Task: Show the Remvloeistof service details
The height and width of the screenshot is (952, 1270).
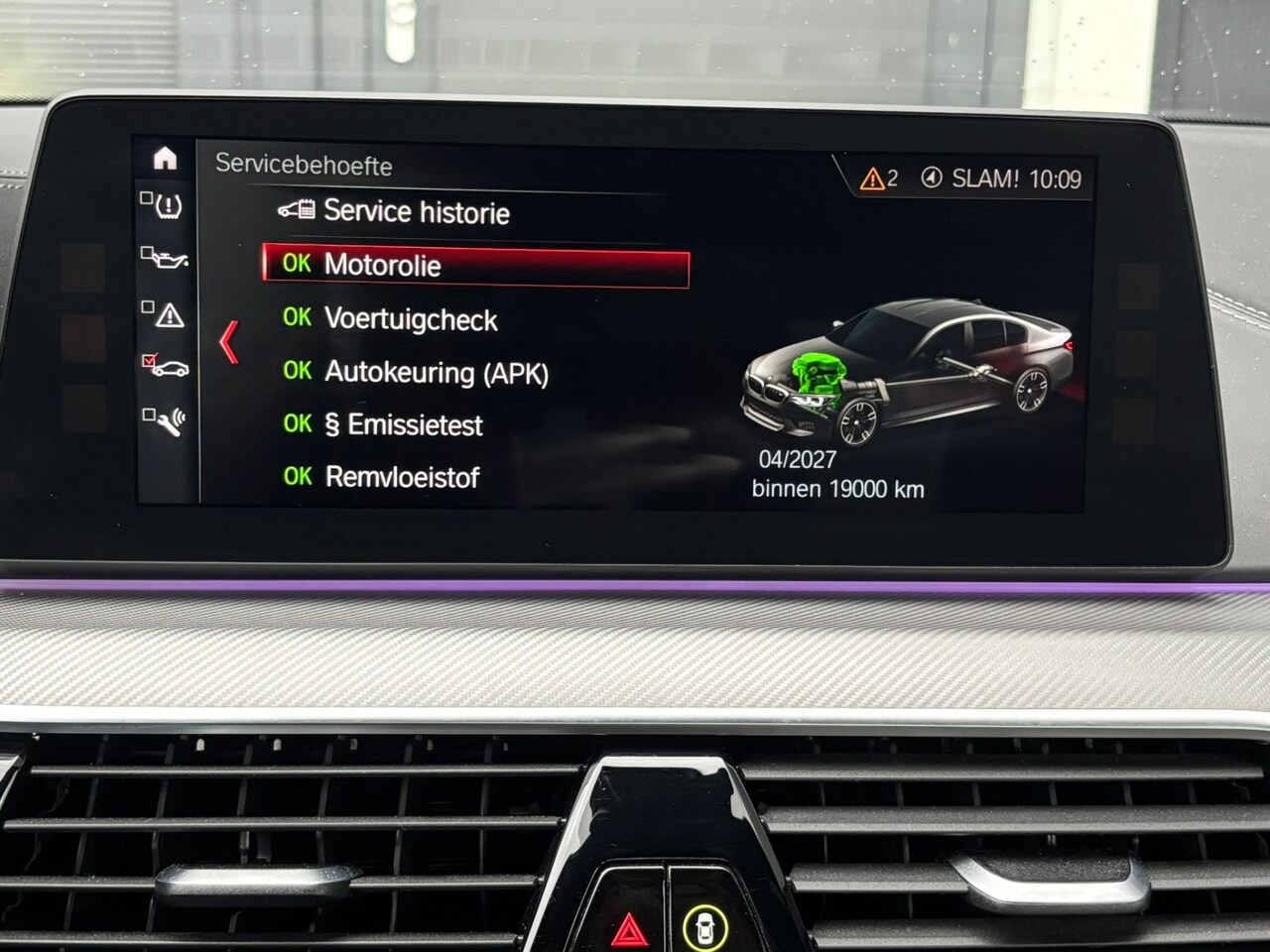Action: 402,478
